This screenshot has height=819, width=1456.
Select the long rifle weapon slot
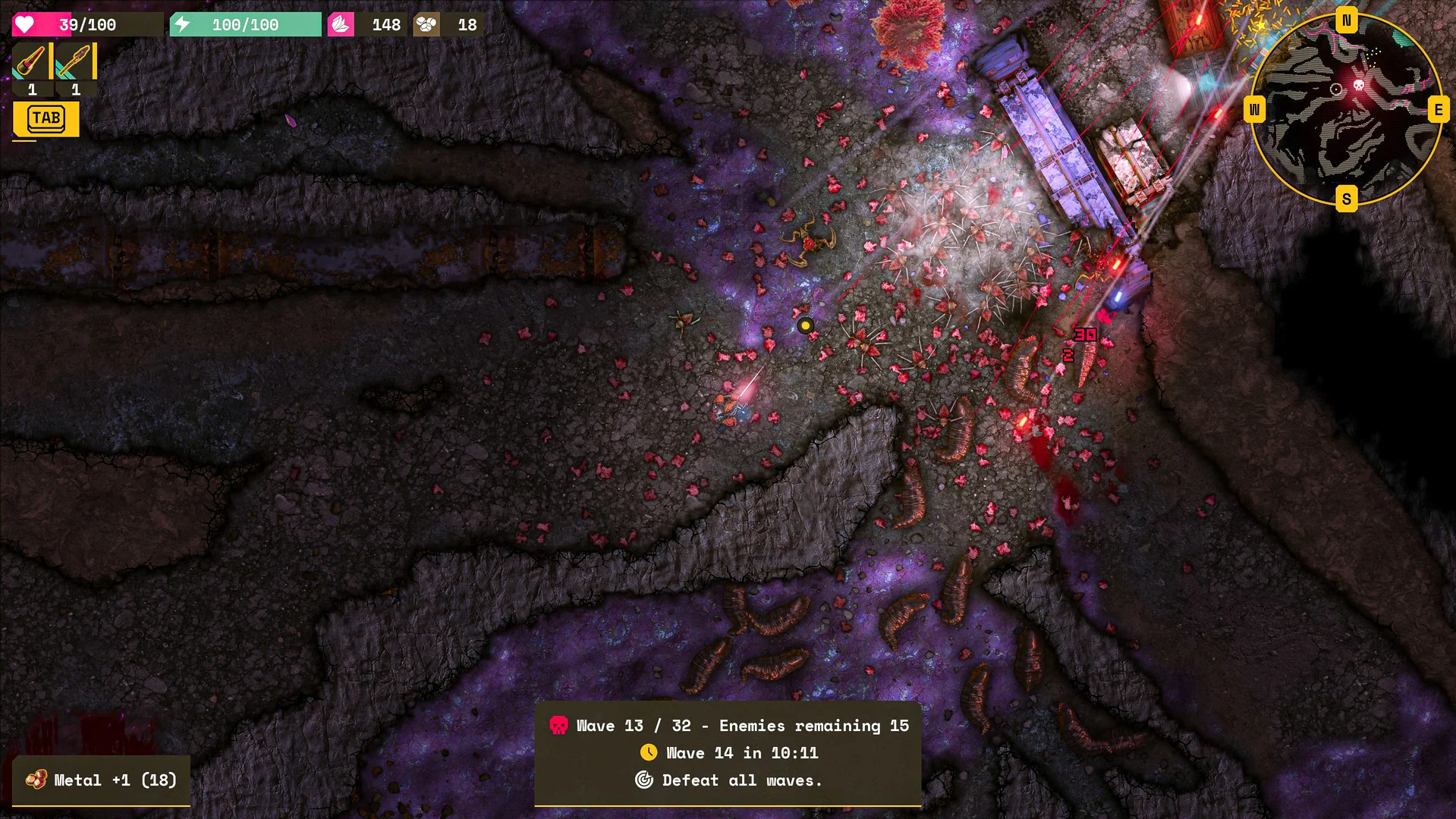click(x=75, y=61)
